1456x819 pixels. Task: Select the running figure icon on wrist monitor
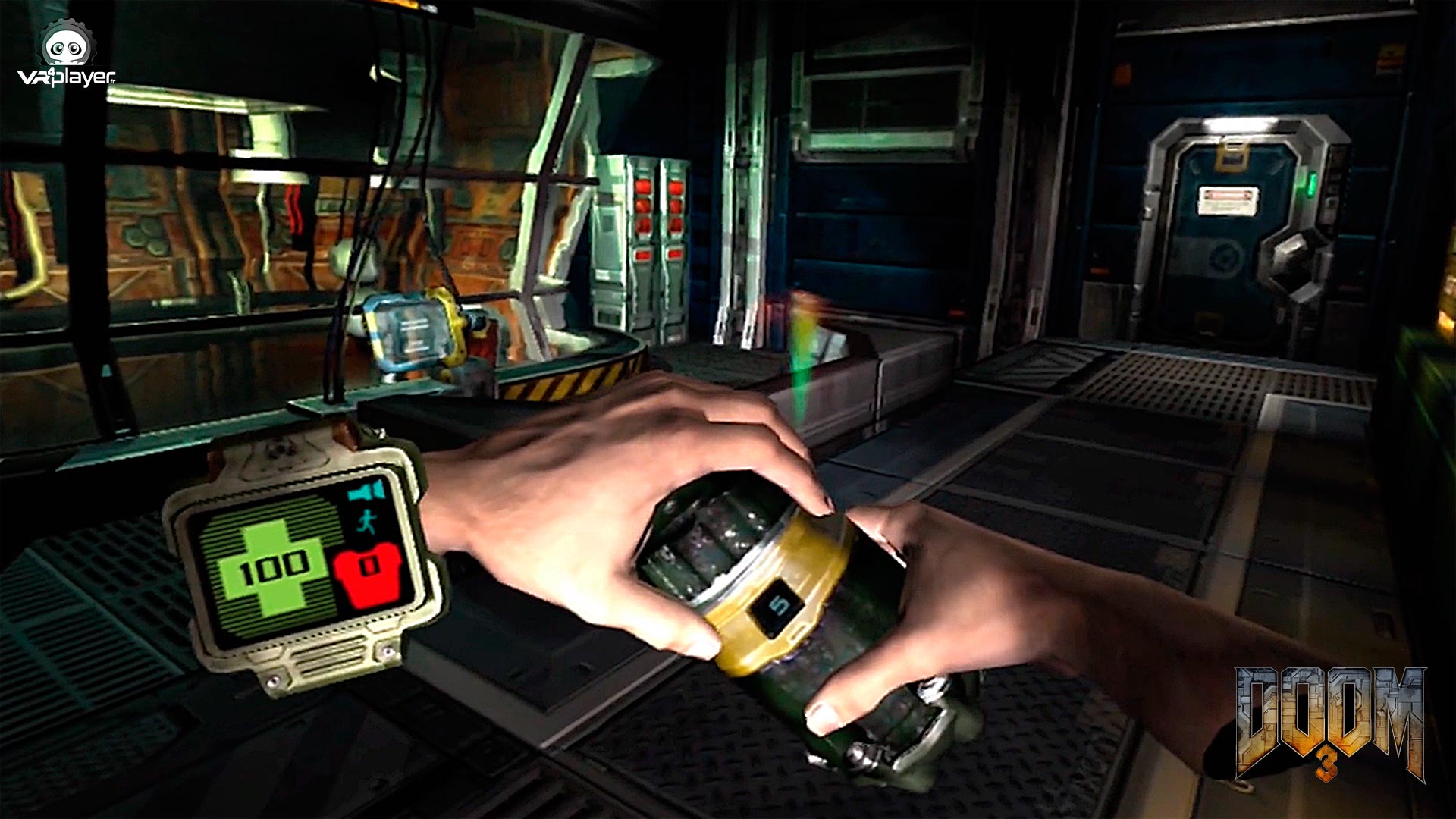click(366, 522)
